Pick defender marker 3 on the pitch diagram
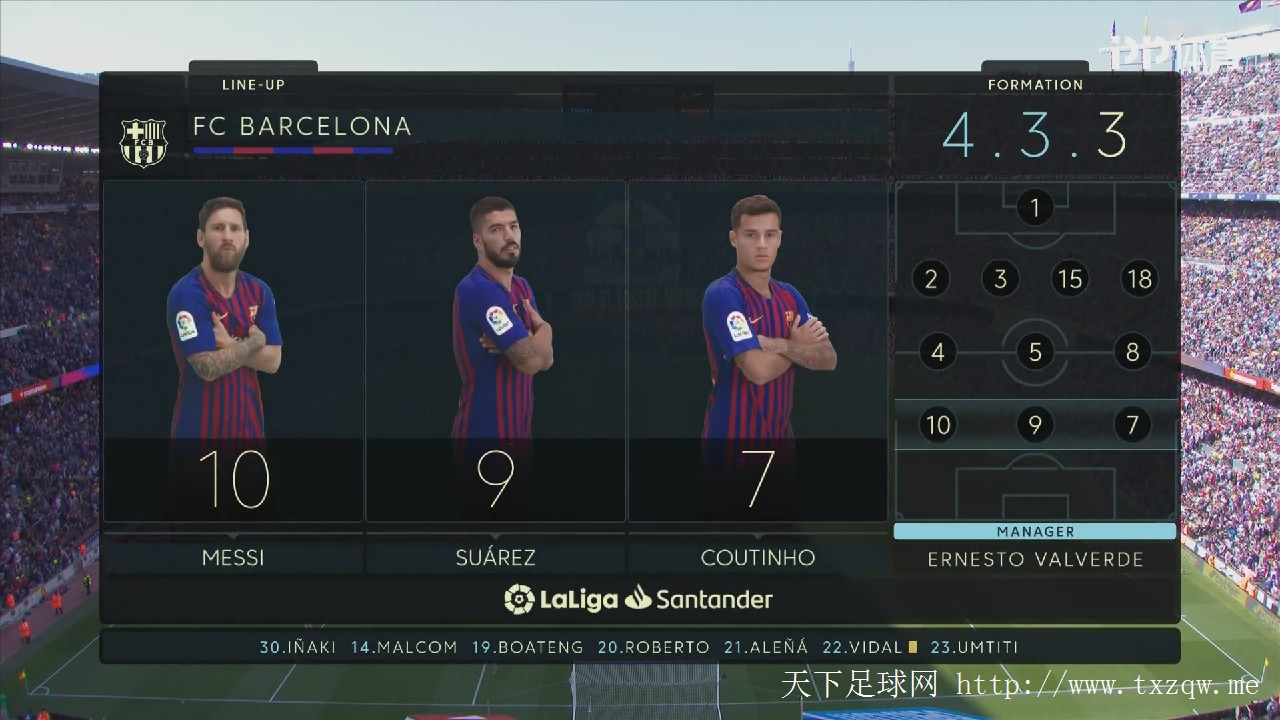 click(1000, 279)
